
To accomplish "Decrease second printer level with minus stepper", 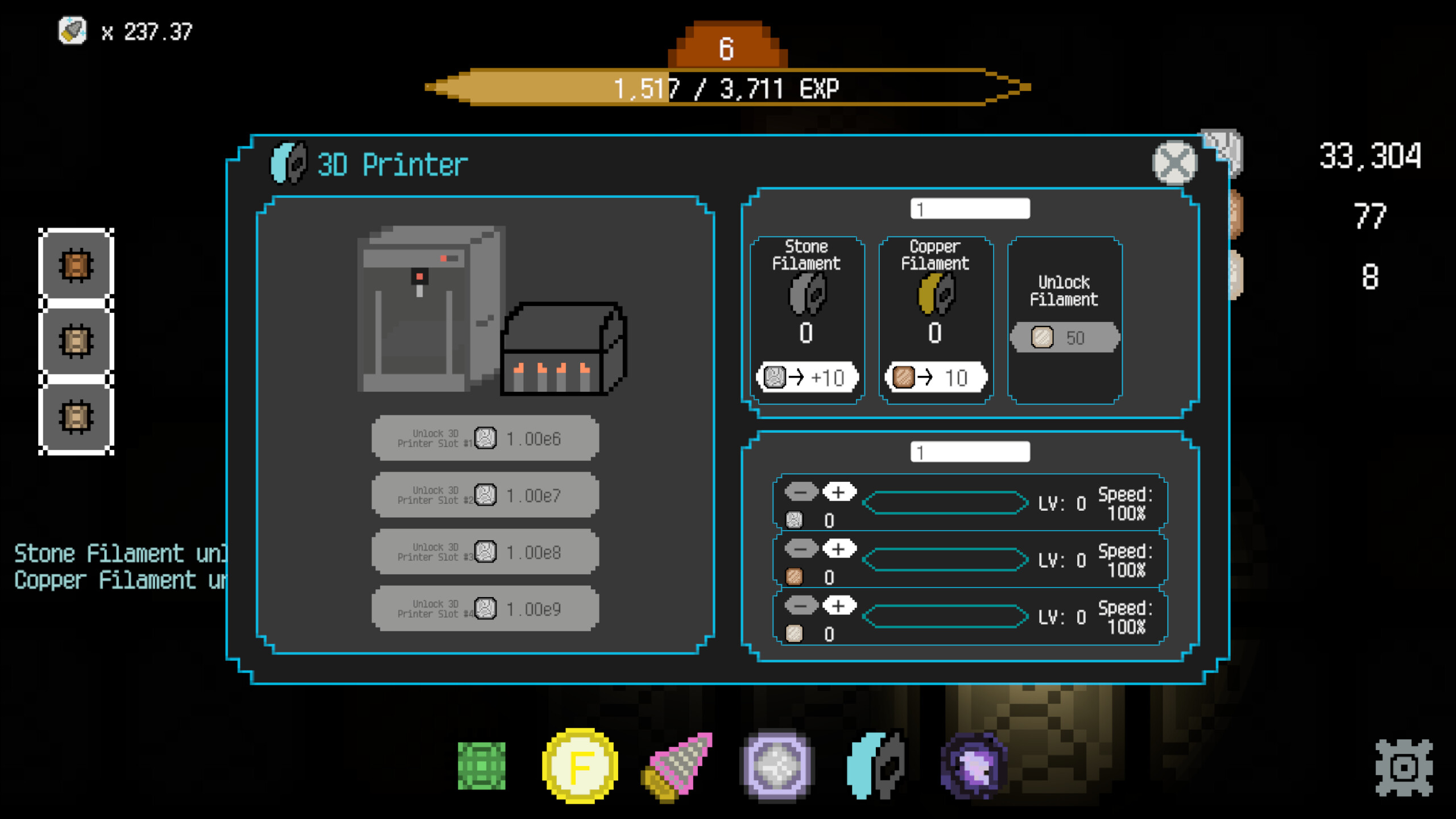I will 801,549.
